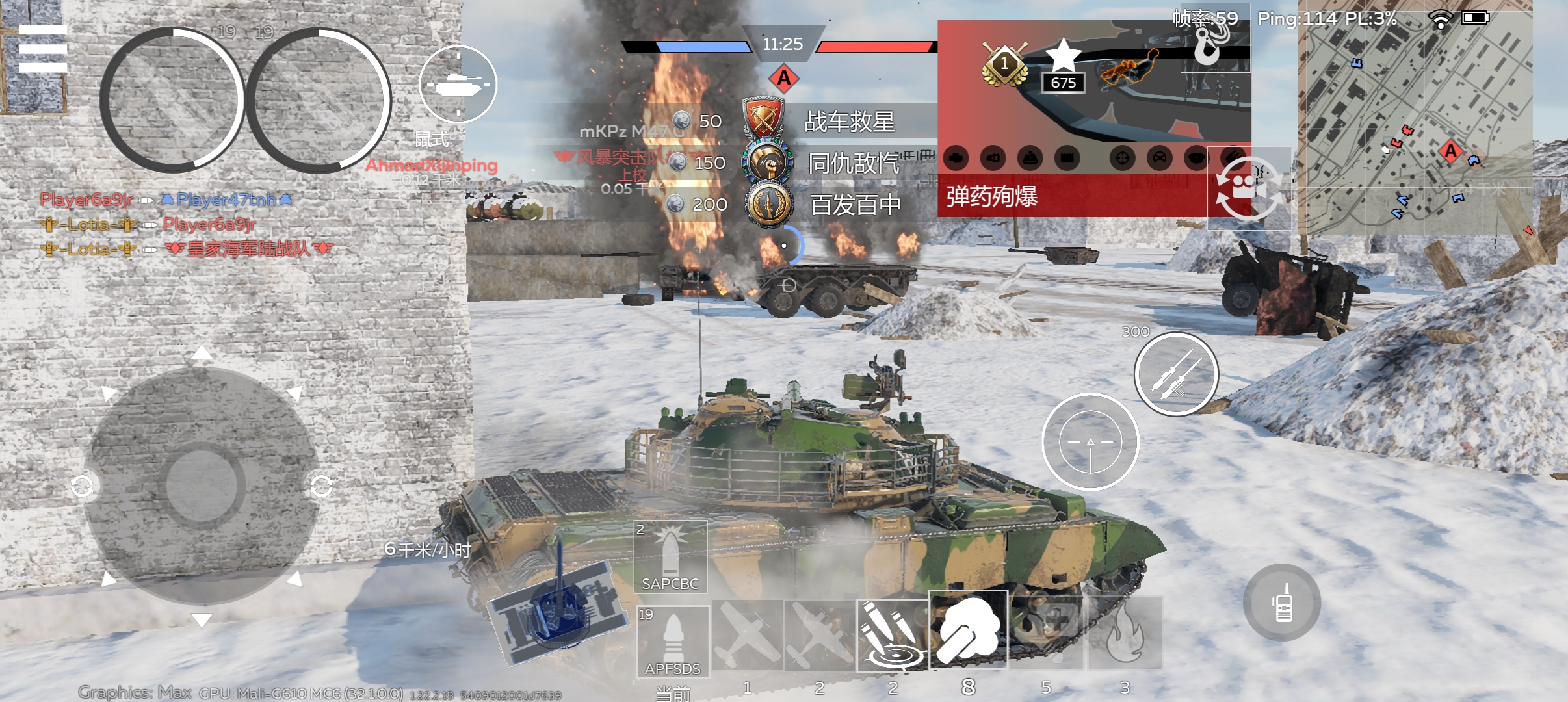This screenshot has height=702, width=1568.
Task: Fire the twin missile launcher button
Action: (1176, 374)
